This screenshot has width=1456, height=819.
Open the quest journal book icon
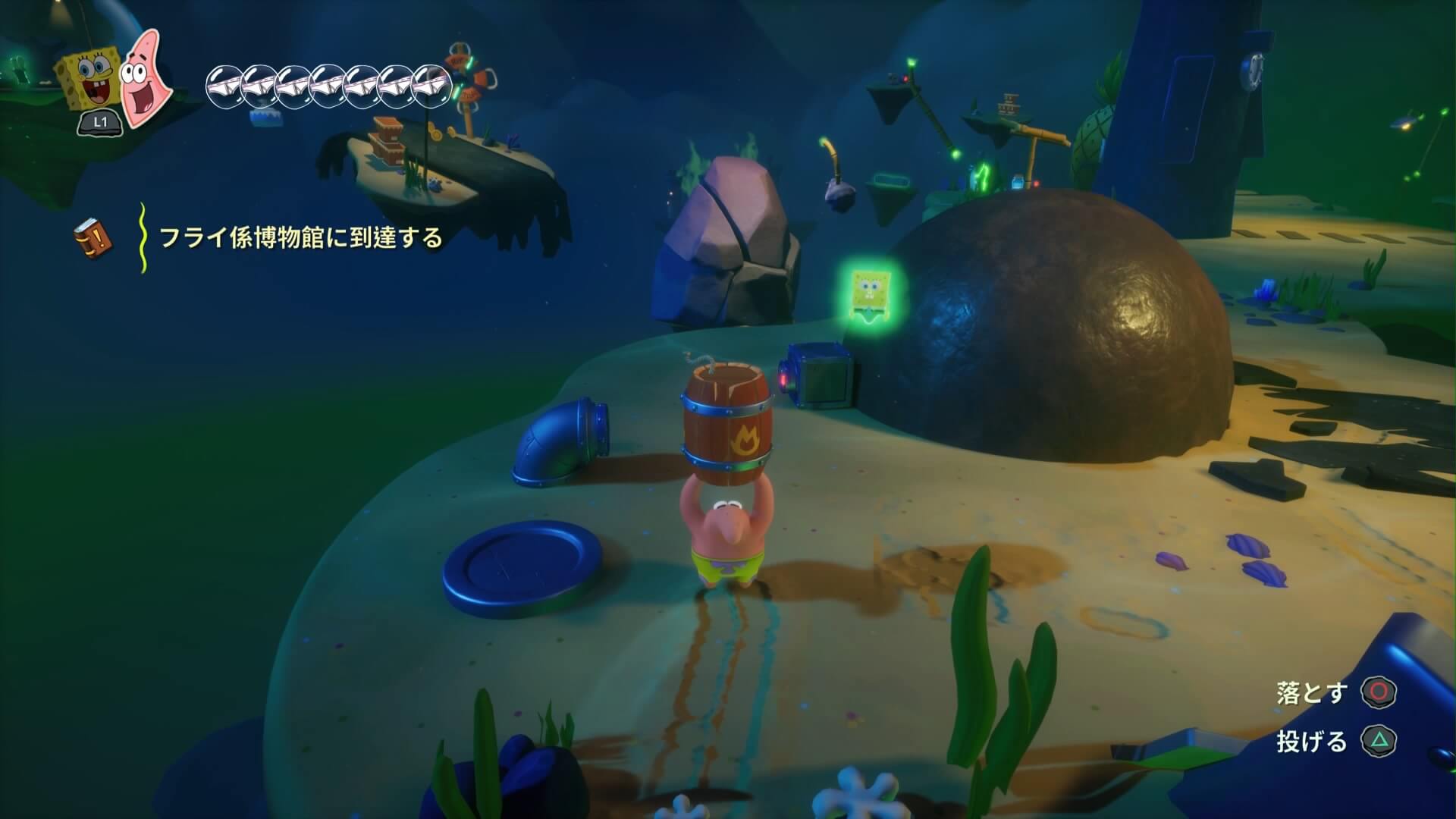tap(93, 237)
